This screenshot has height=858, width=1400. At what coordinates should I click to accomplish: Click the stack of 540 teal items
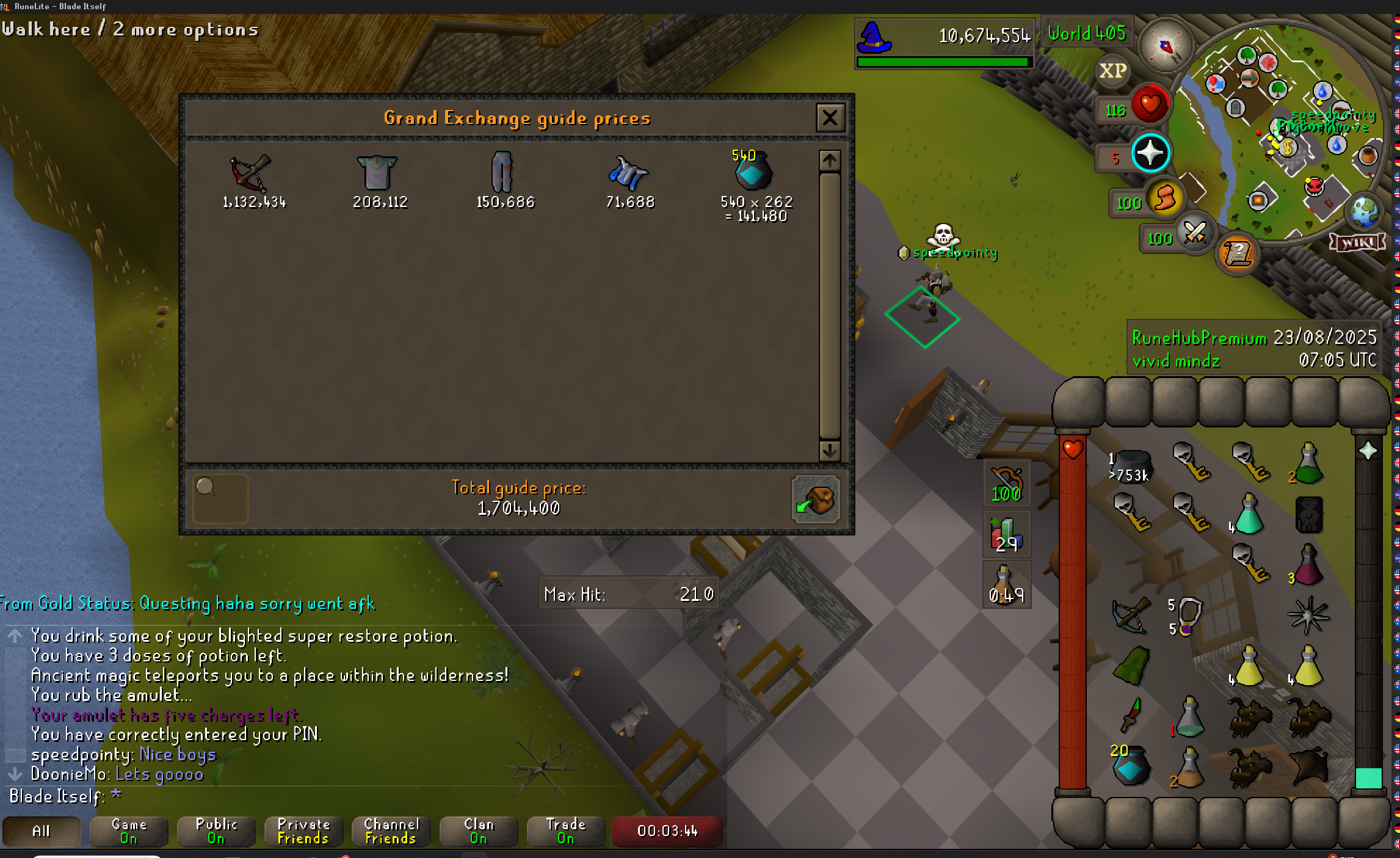click(753, 173)
